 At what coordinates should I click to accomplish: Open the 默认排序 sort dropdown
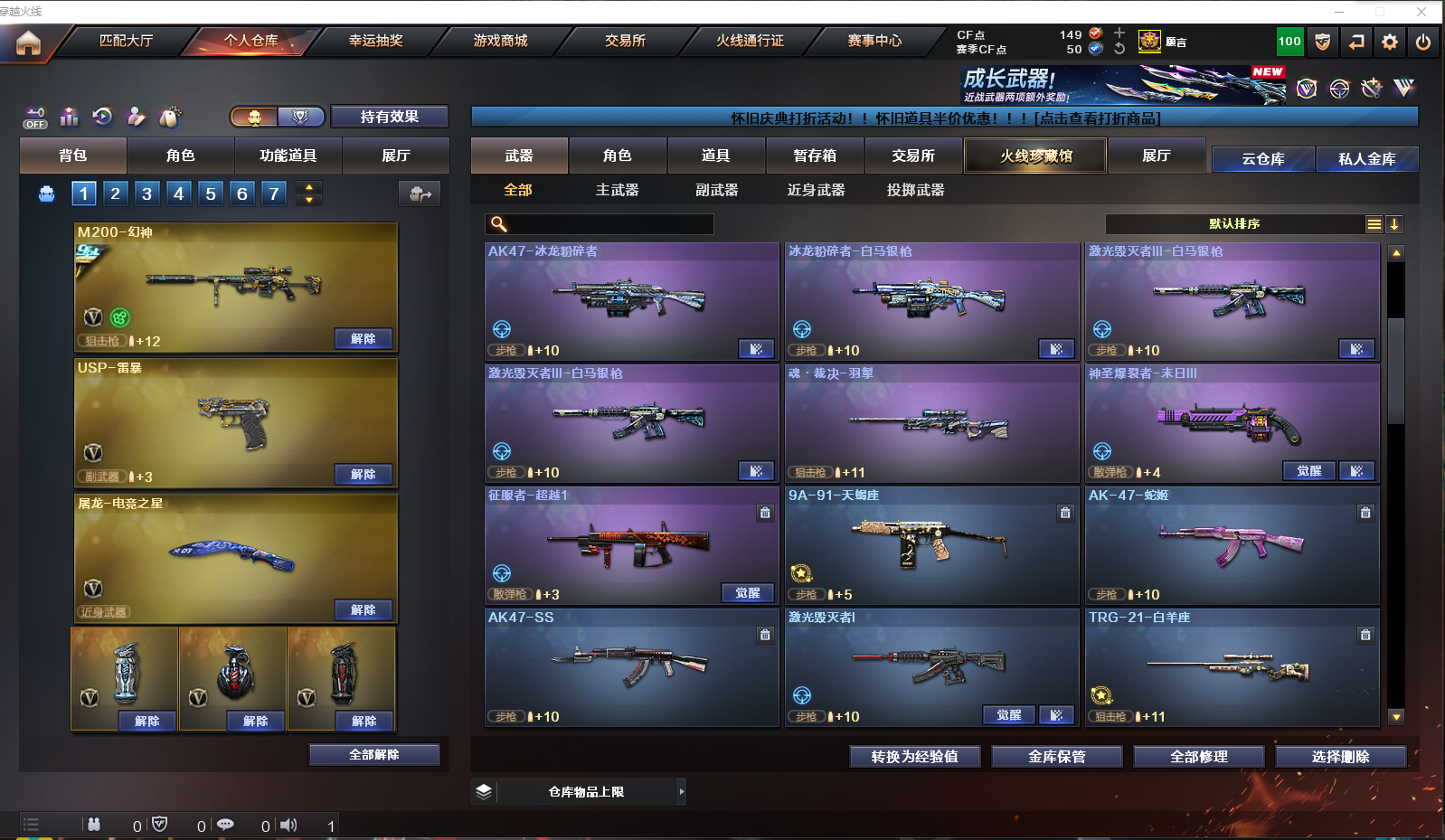point(1234,224)
